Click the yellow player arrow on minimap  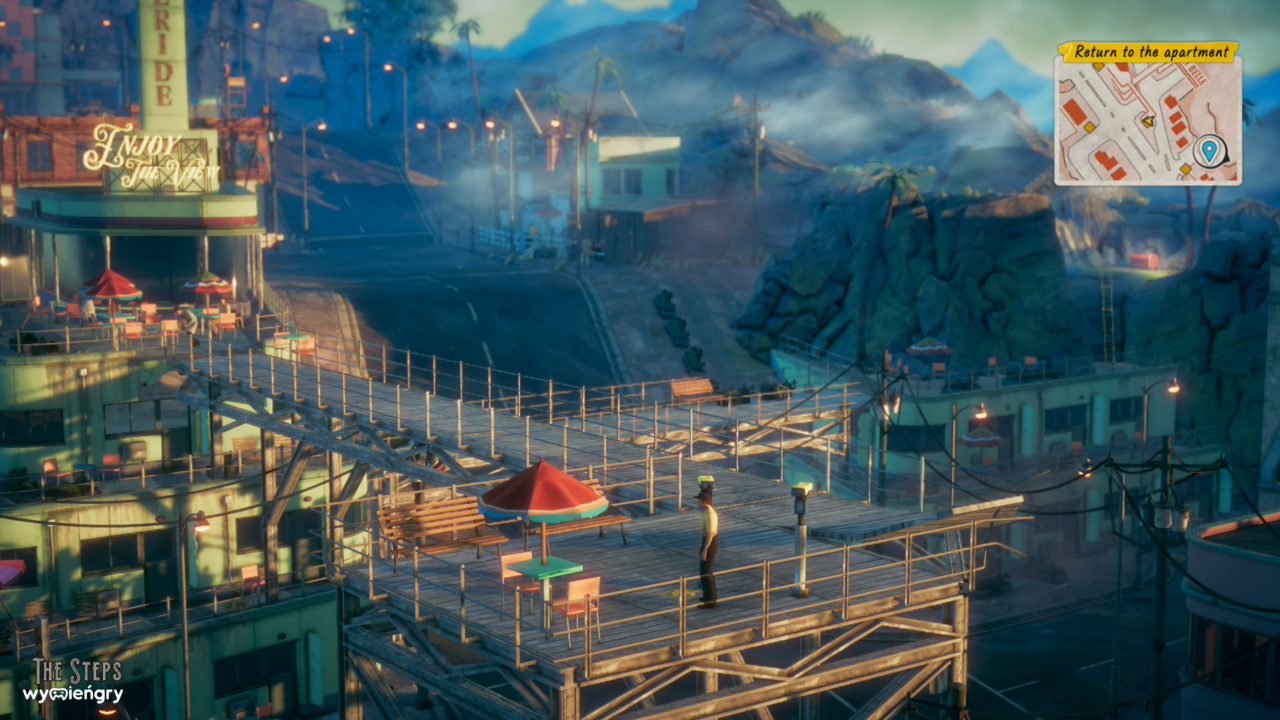coord(1148,121)
